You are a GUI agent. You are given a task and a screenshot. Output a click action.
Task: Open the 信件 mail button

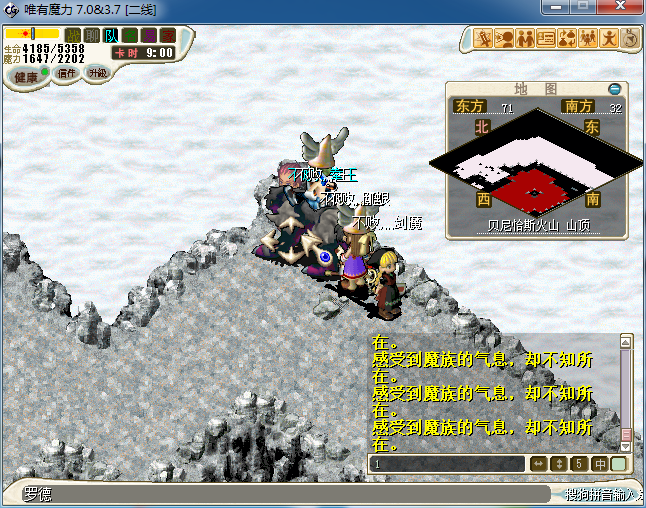pyautogui.click(x=68, y=74)
